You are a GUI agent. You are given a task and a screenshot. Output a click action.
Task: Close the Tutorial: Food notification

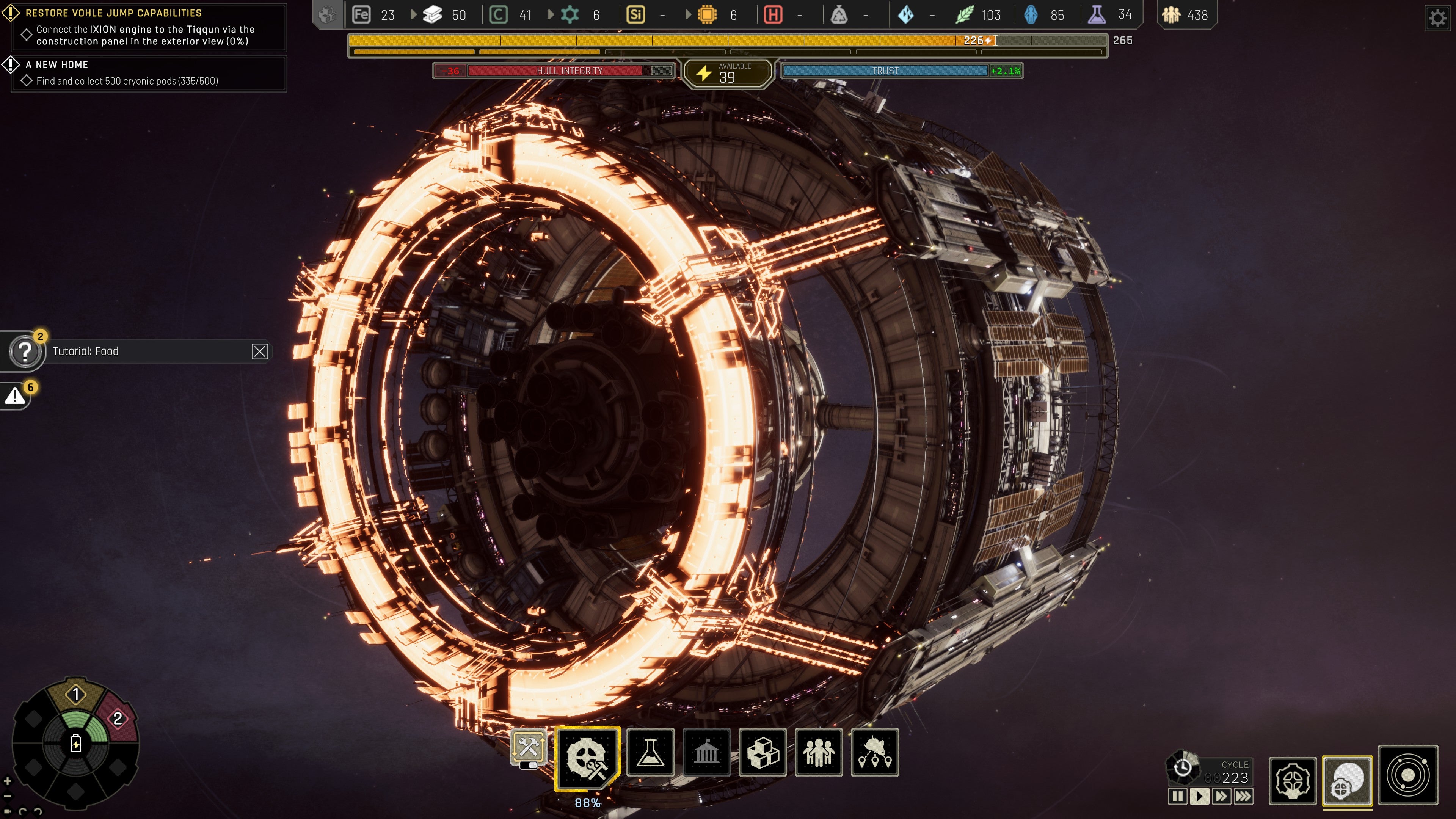(259, 351)
